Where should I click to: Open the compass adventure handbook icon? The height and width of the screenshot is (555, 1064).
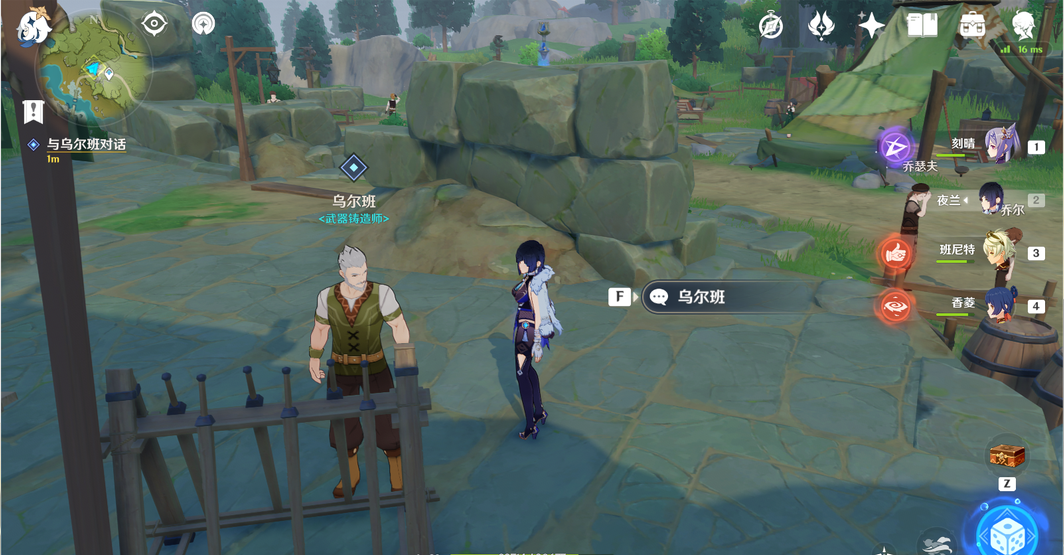point(771,26)
